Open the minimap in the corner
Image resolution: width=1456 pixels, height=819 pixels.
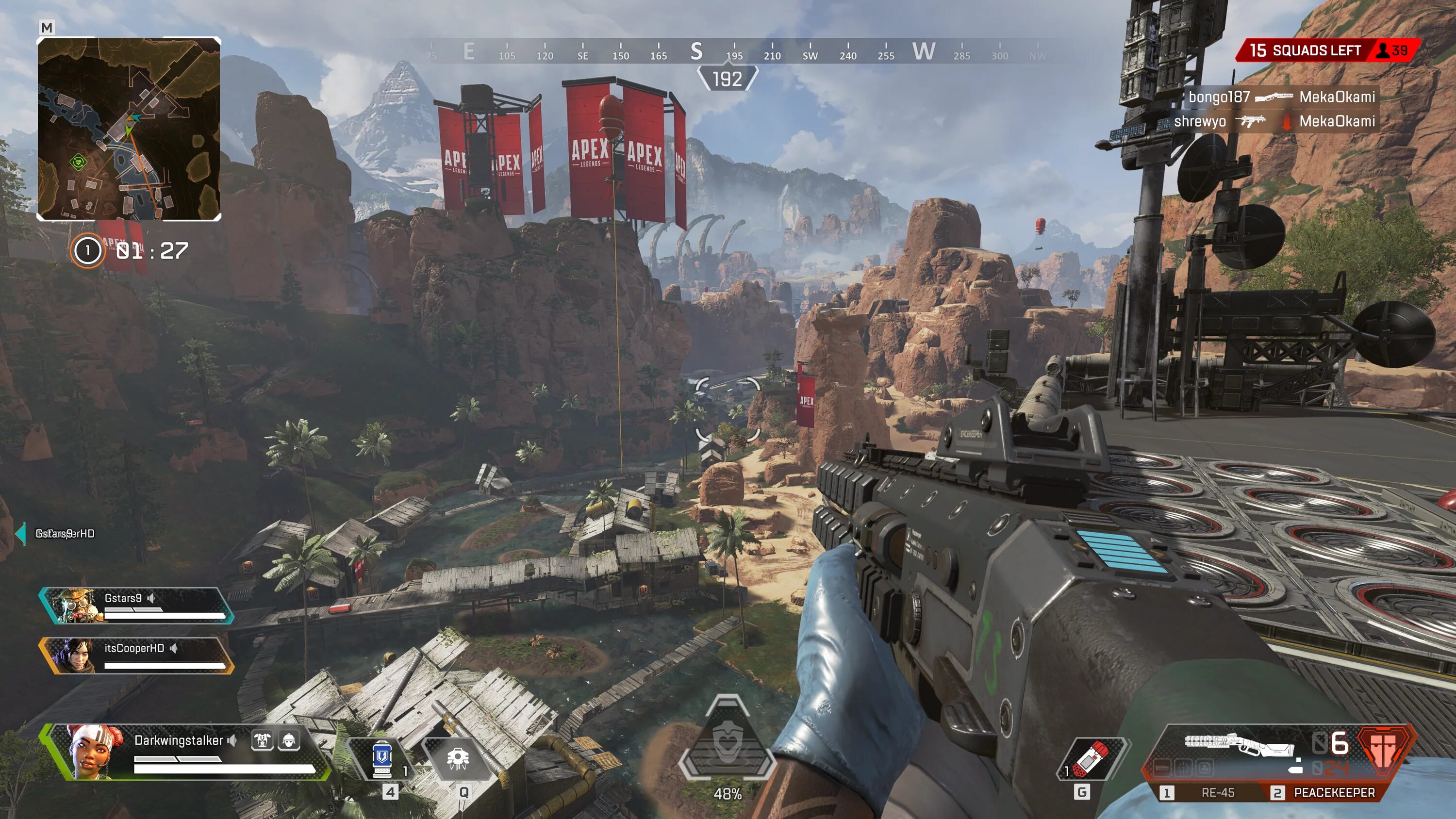129,129
